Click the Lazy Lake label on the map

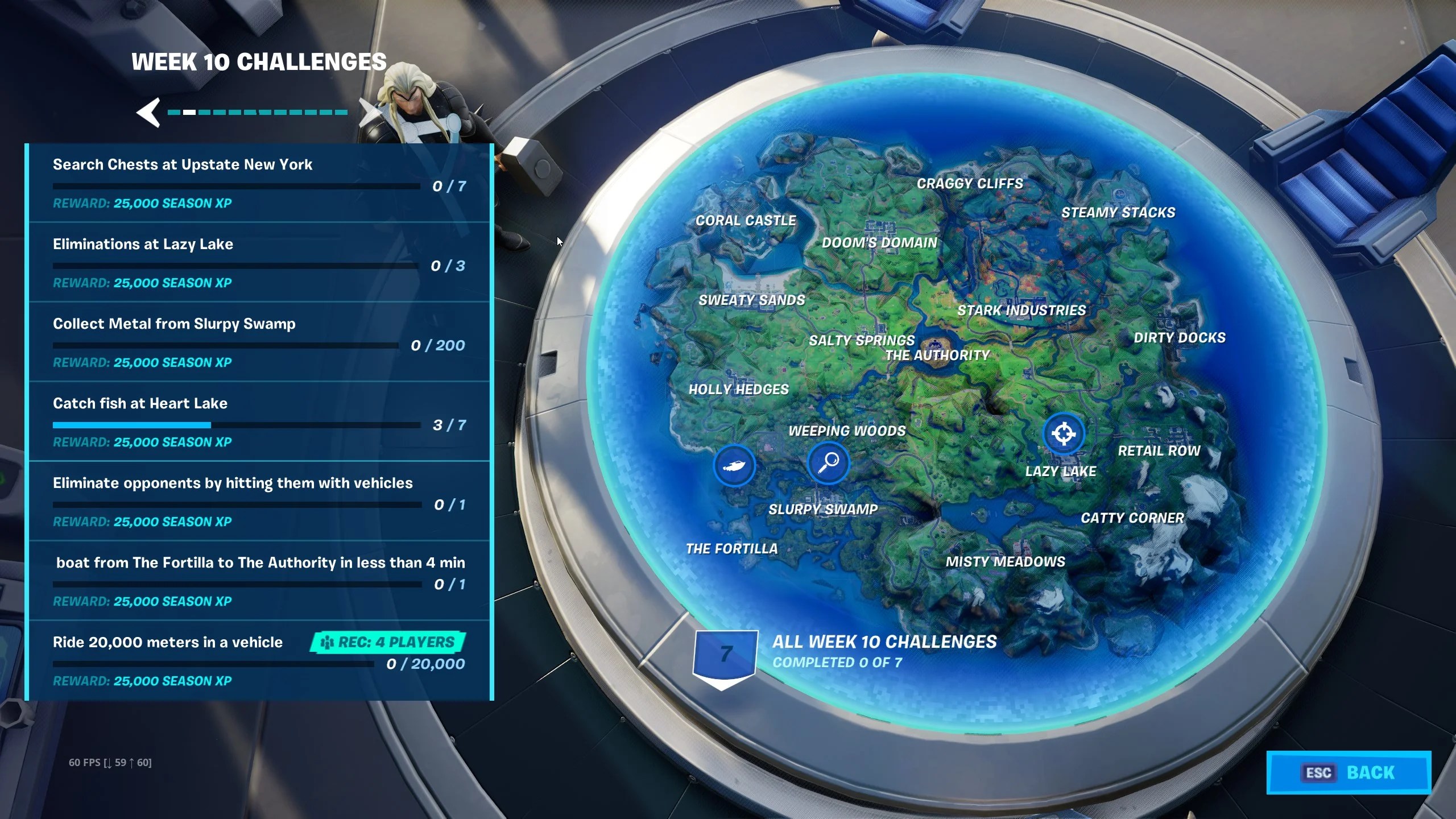pyautogui.click(x=1060, y=471)
